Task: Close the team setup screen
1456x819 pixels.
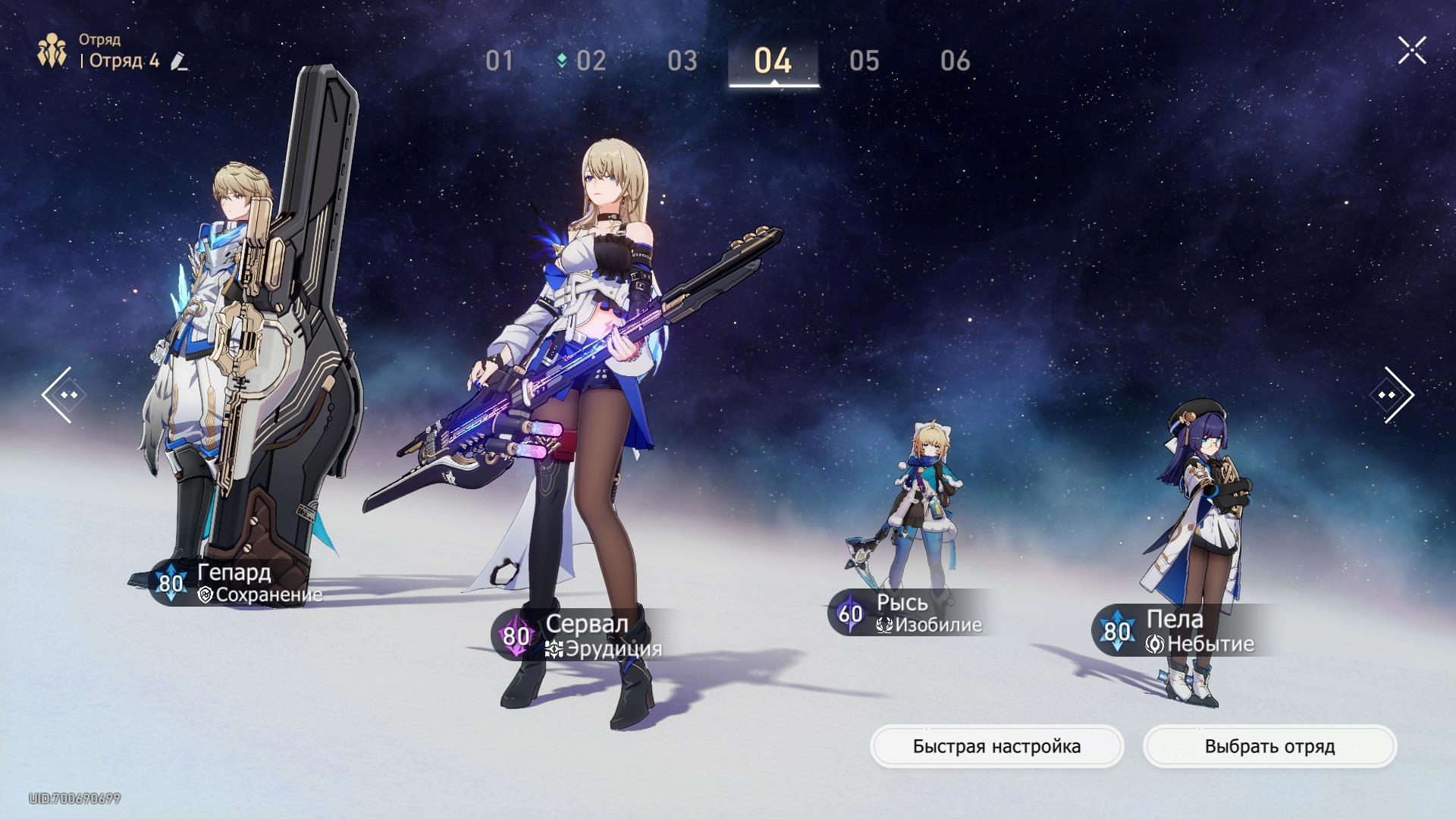Action: [1412, 51]
